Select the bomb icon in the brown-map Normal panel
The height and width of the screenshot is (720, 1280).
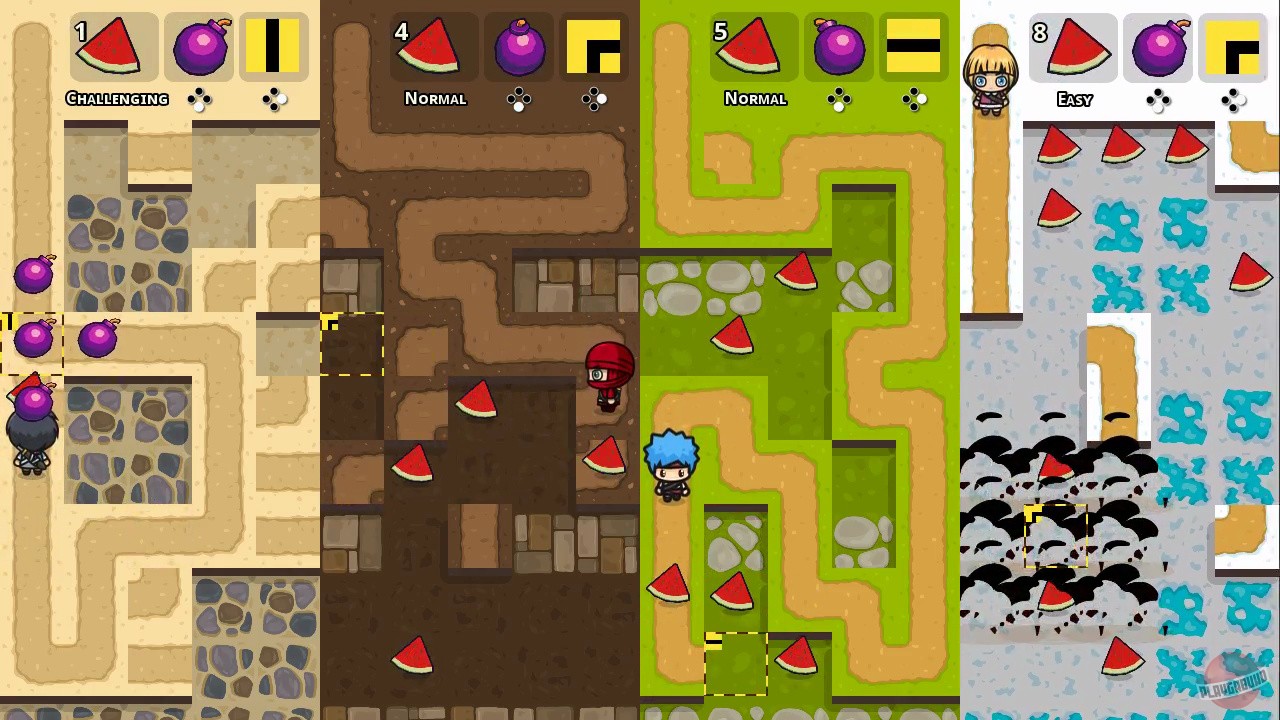click(519, 45)
